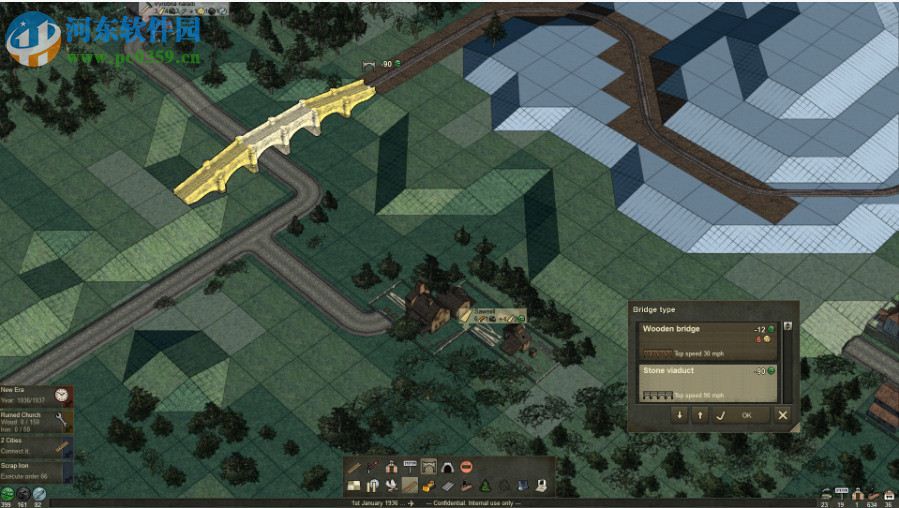This screenshot has height=508, width=899.
Task: Select the bridge building tool
Action: click(429, 467)
